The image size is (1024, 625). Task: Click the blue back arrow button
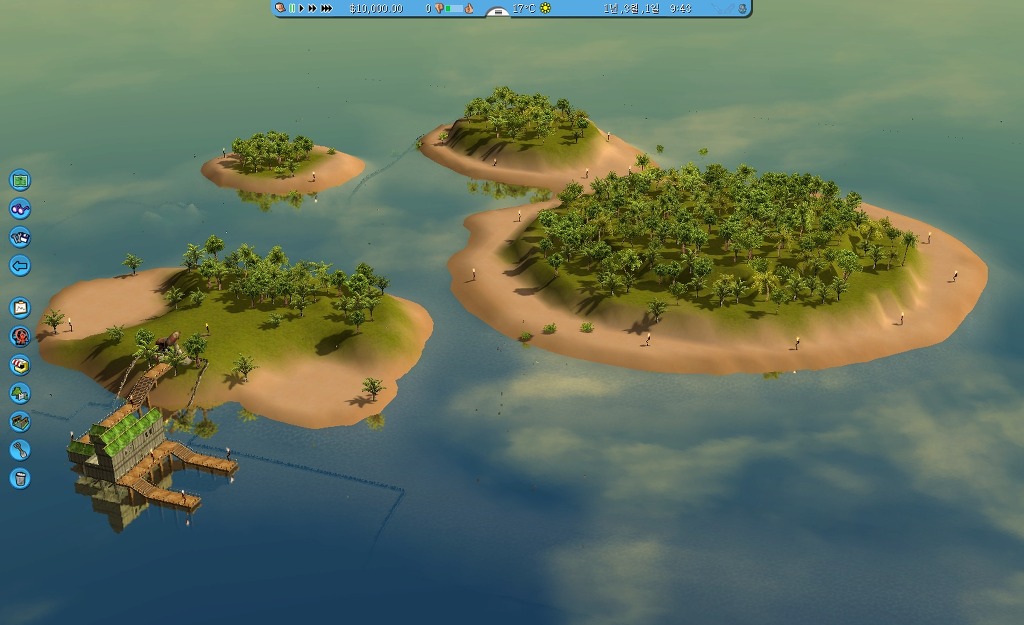(x=20, y=265)
